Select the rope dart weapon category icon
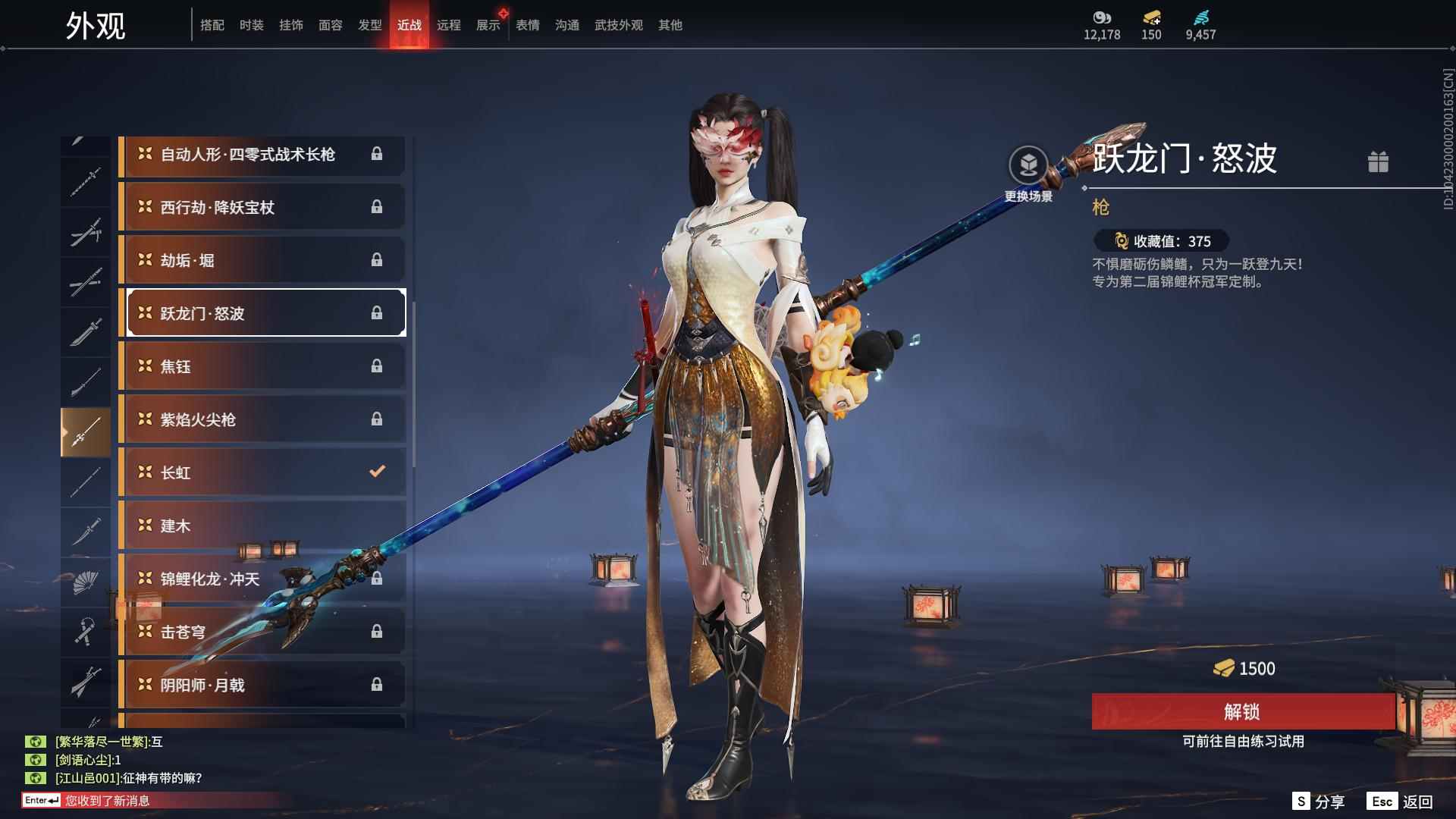The height and width of the screenshot is (819, 1456). point(86,632)
